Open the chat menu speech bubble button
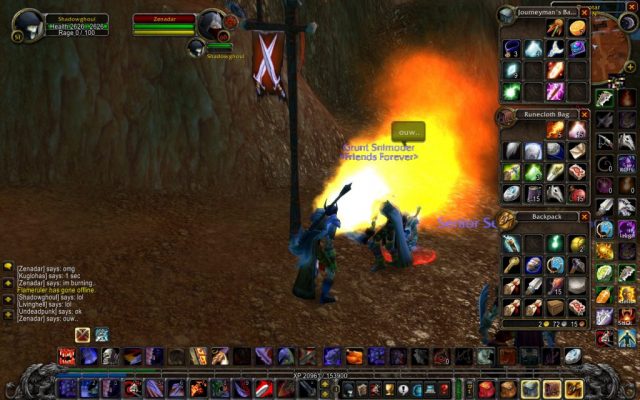640x400 pixels. tap(8, 267)
